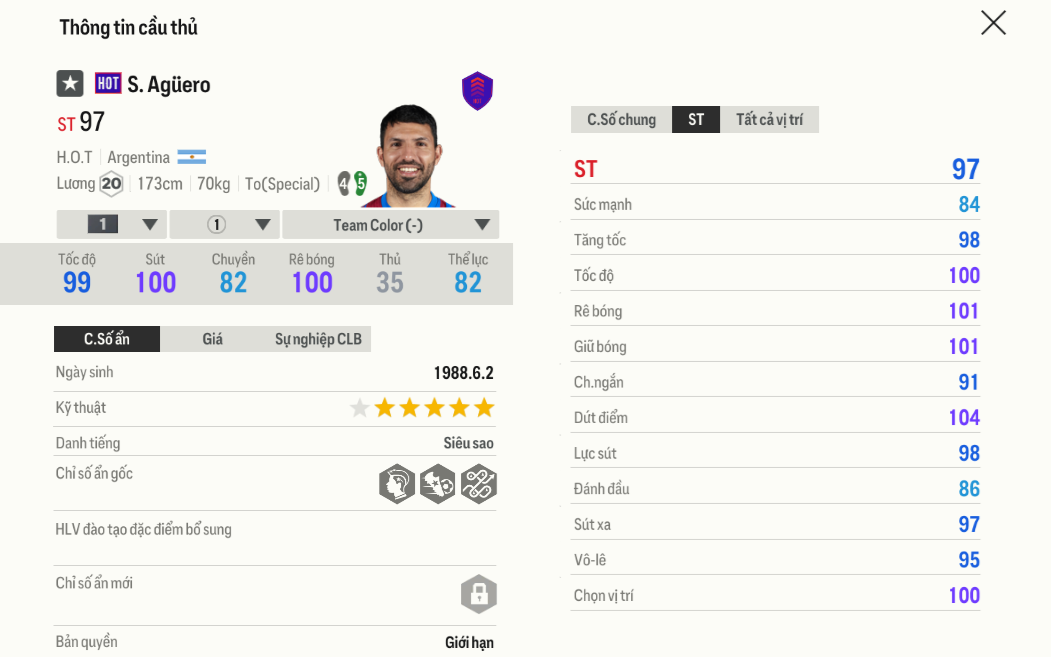Screen dimensions: 1051x657
Task: Toggle the favorite star icon
Action: [x=70, y=84]
